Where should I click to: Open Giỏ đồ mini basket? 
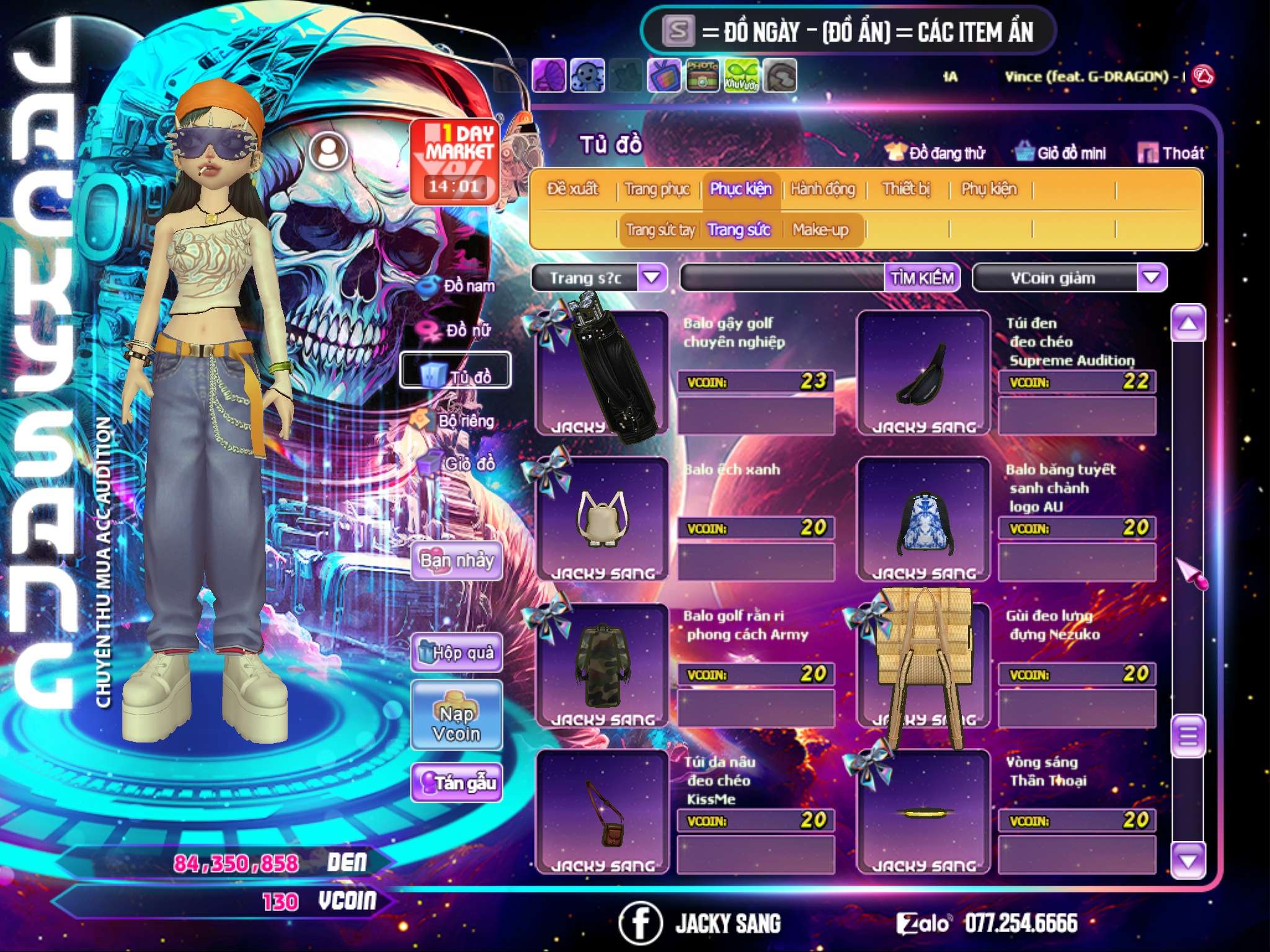pos(1060,153)
